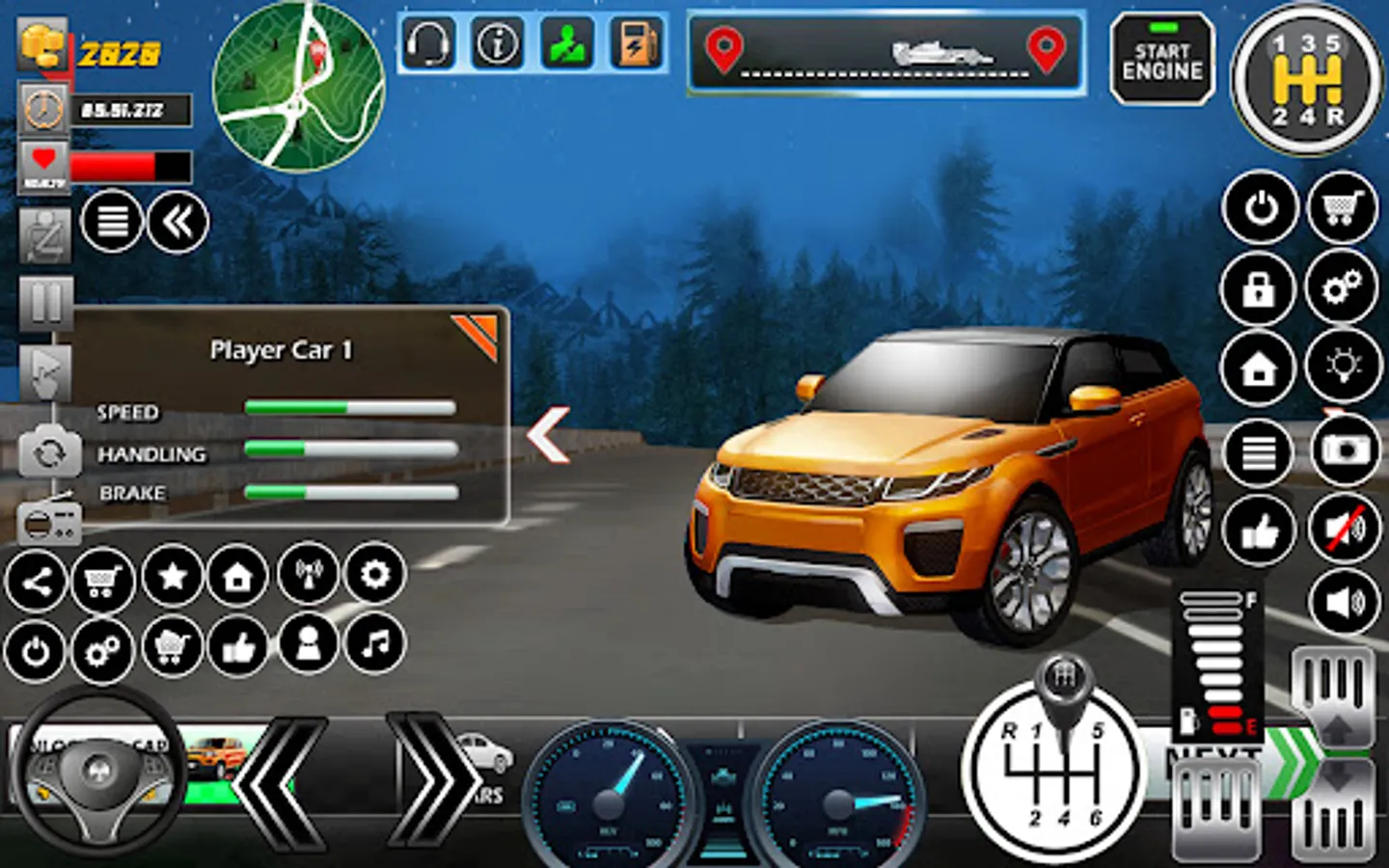Click the star icon

[x=173, y=577]
